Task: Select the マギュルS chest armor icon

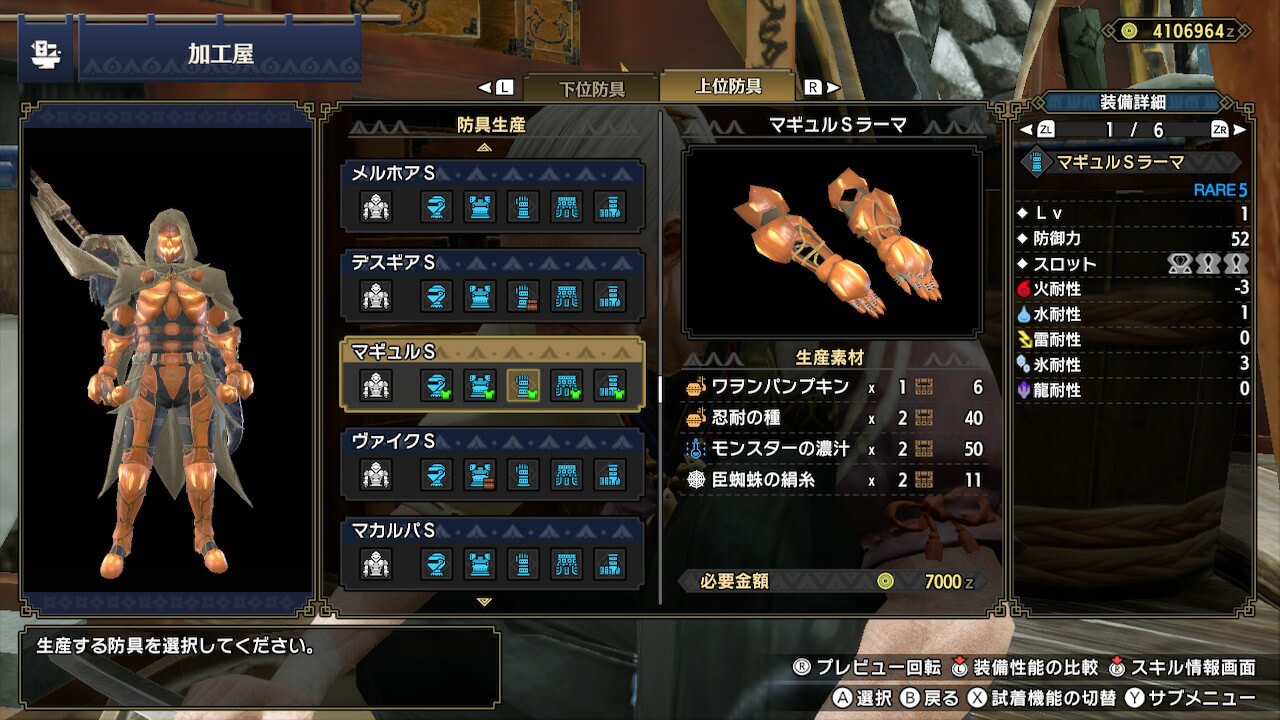Action: click(480, 386)
